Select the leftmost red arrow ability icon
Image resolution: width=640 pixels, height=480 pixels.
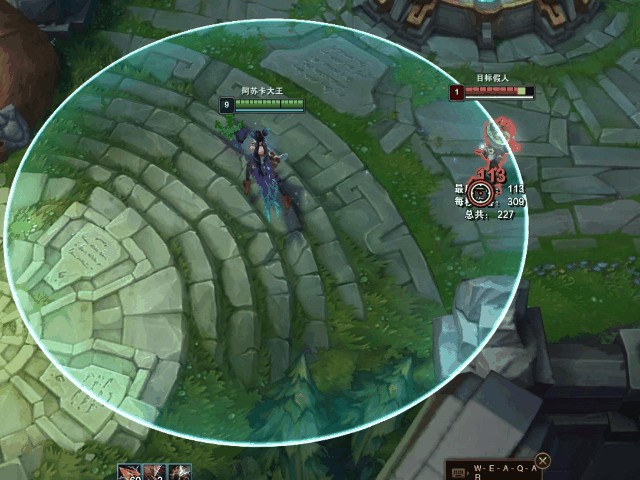click(130, 472)
